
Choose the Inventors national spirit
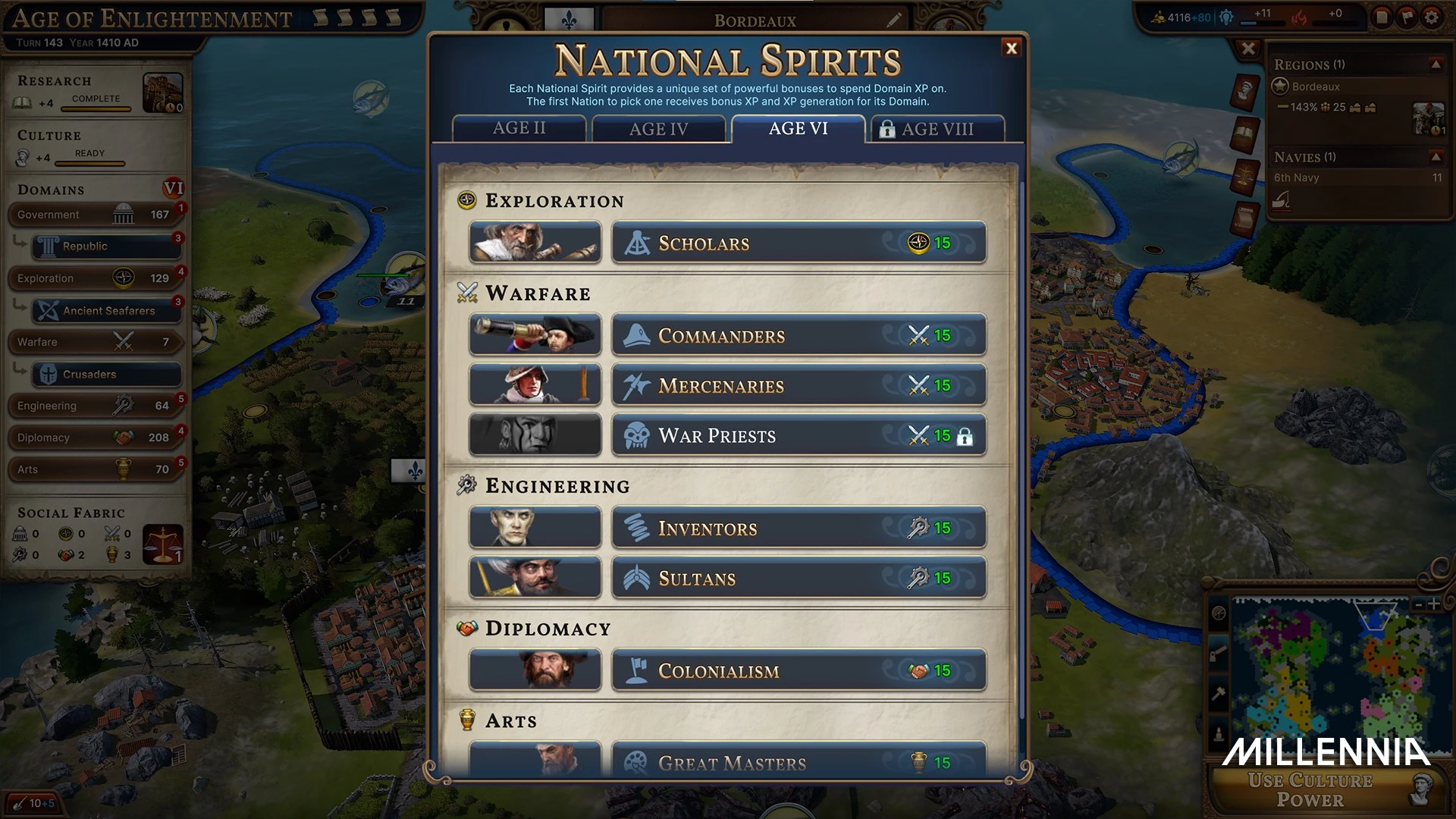[799, 528]
